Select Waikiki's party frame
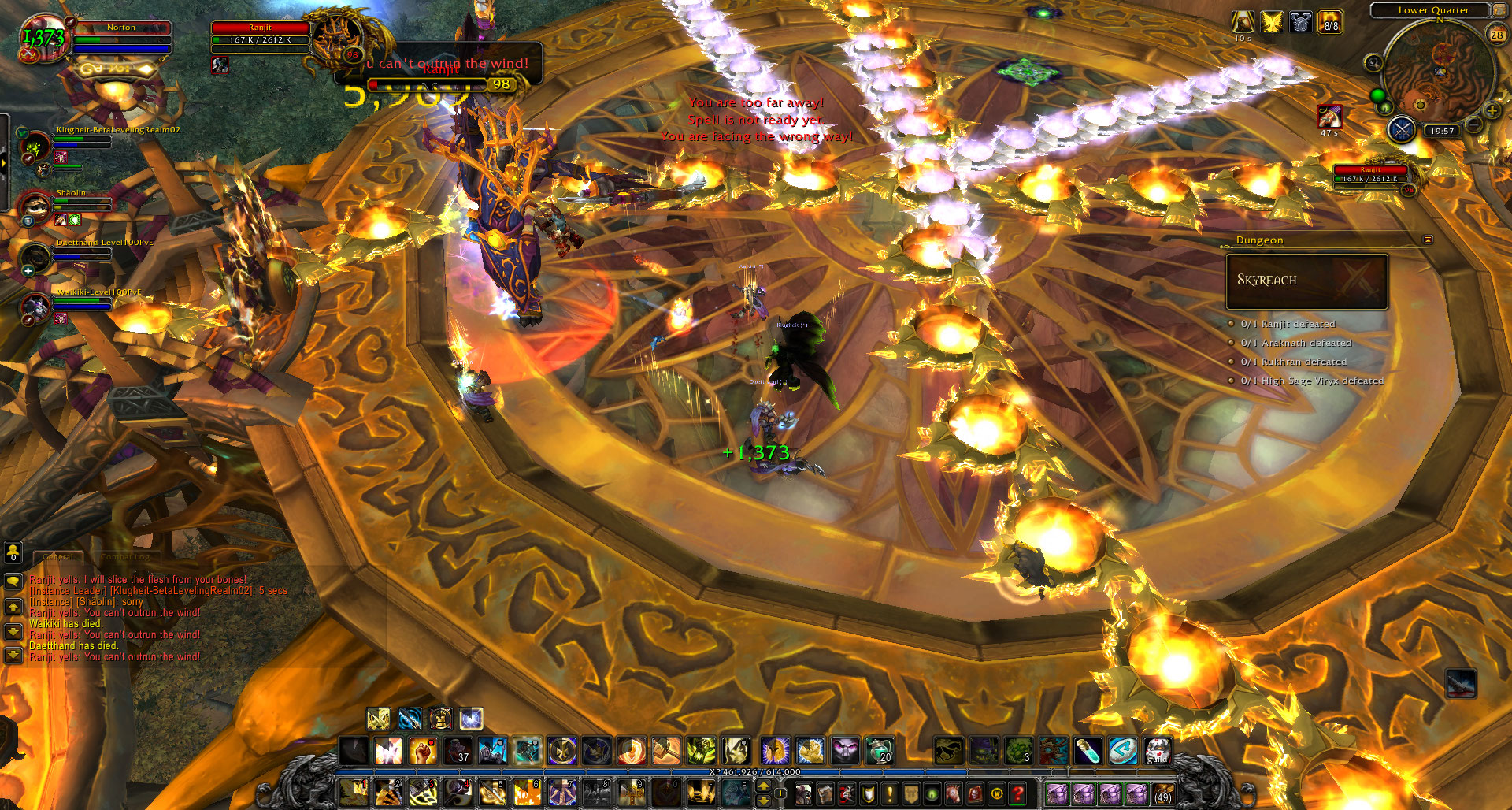Image resolution: width=1512 pixels, height=810 pixels. pos(35,307)
